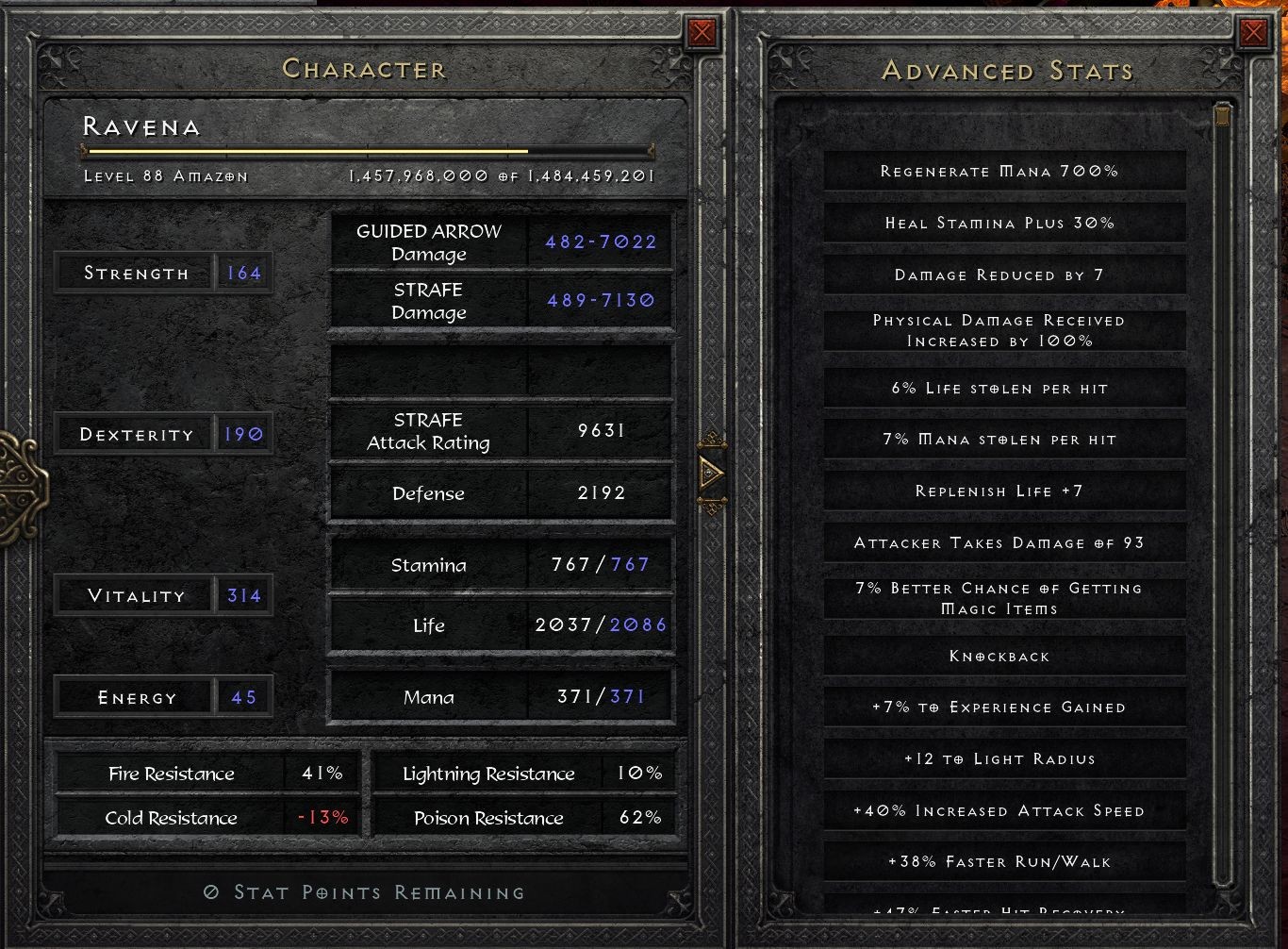Click the Guided Arrow Damage row

[501, 241]
